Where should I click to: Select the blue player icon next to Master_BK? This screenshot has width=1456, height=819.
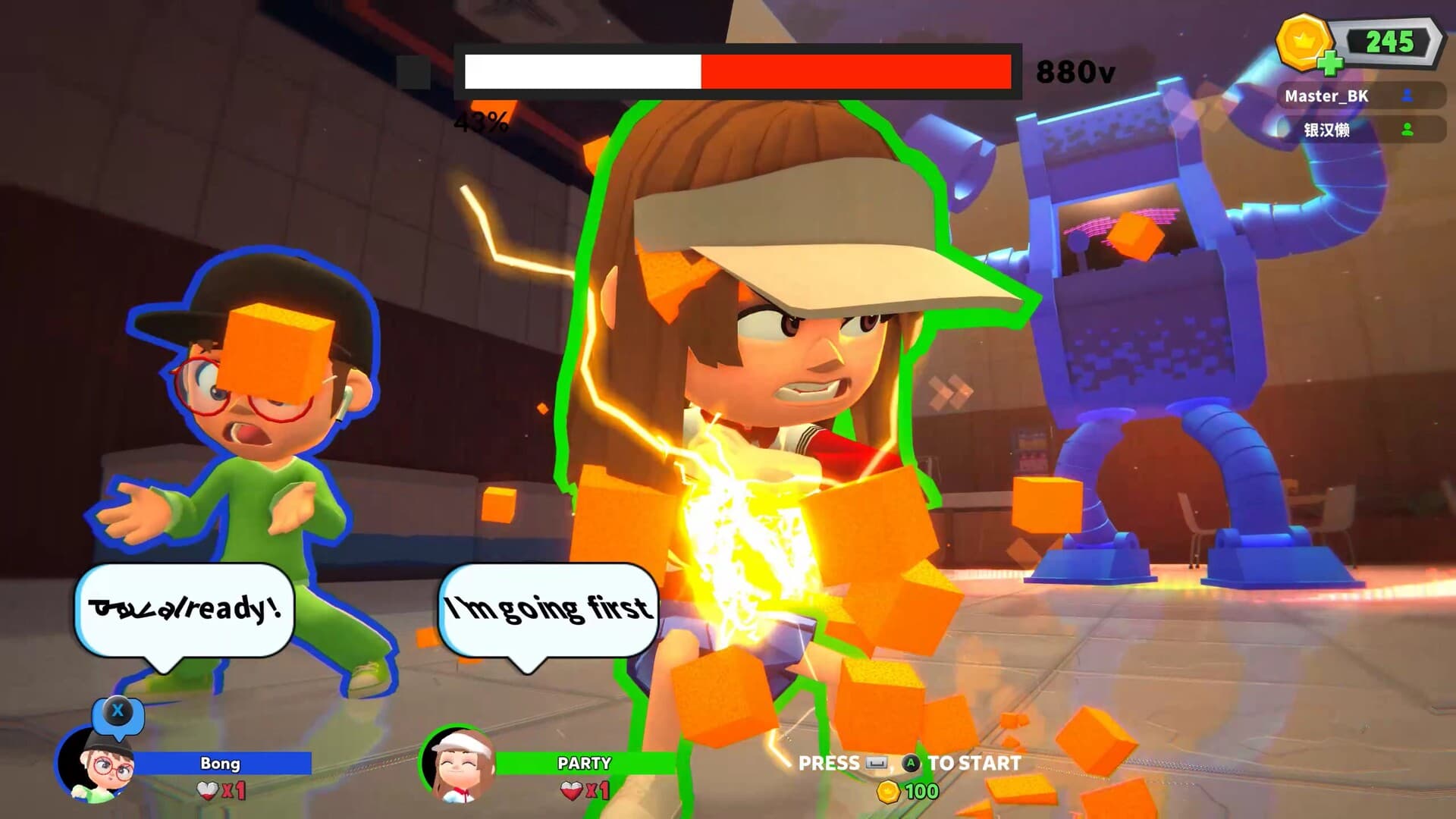1407,96
